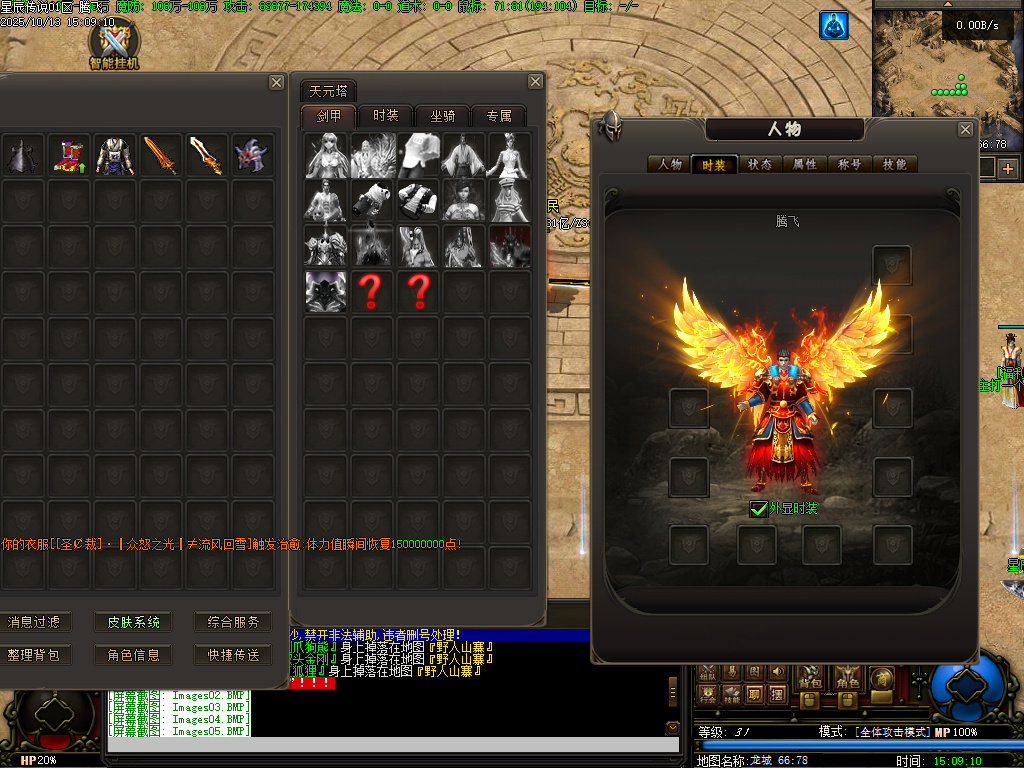Close the 天元塔 wardrobe panel

click(536, 82)
